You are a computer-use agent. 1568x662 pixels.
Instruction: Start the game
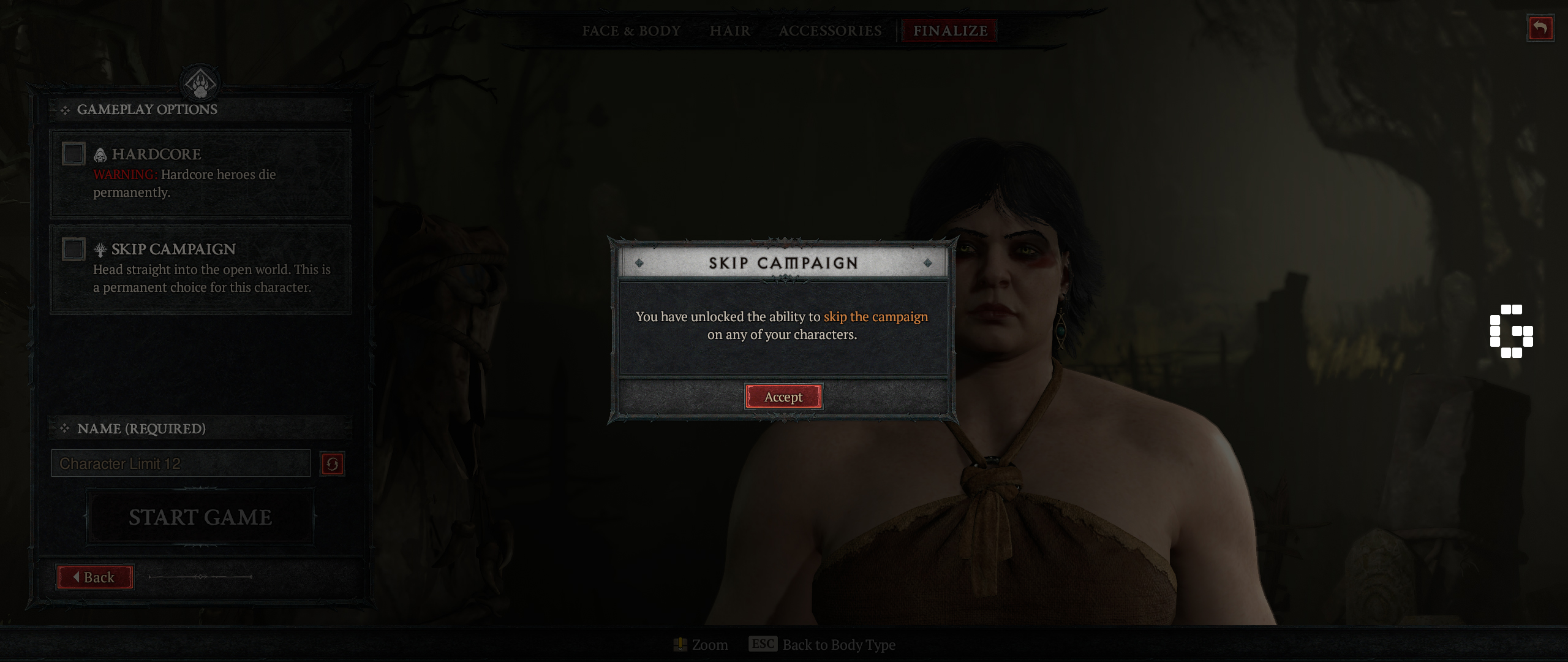[200, 517]
